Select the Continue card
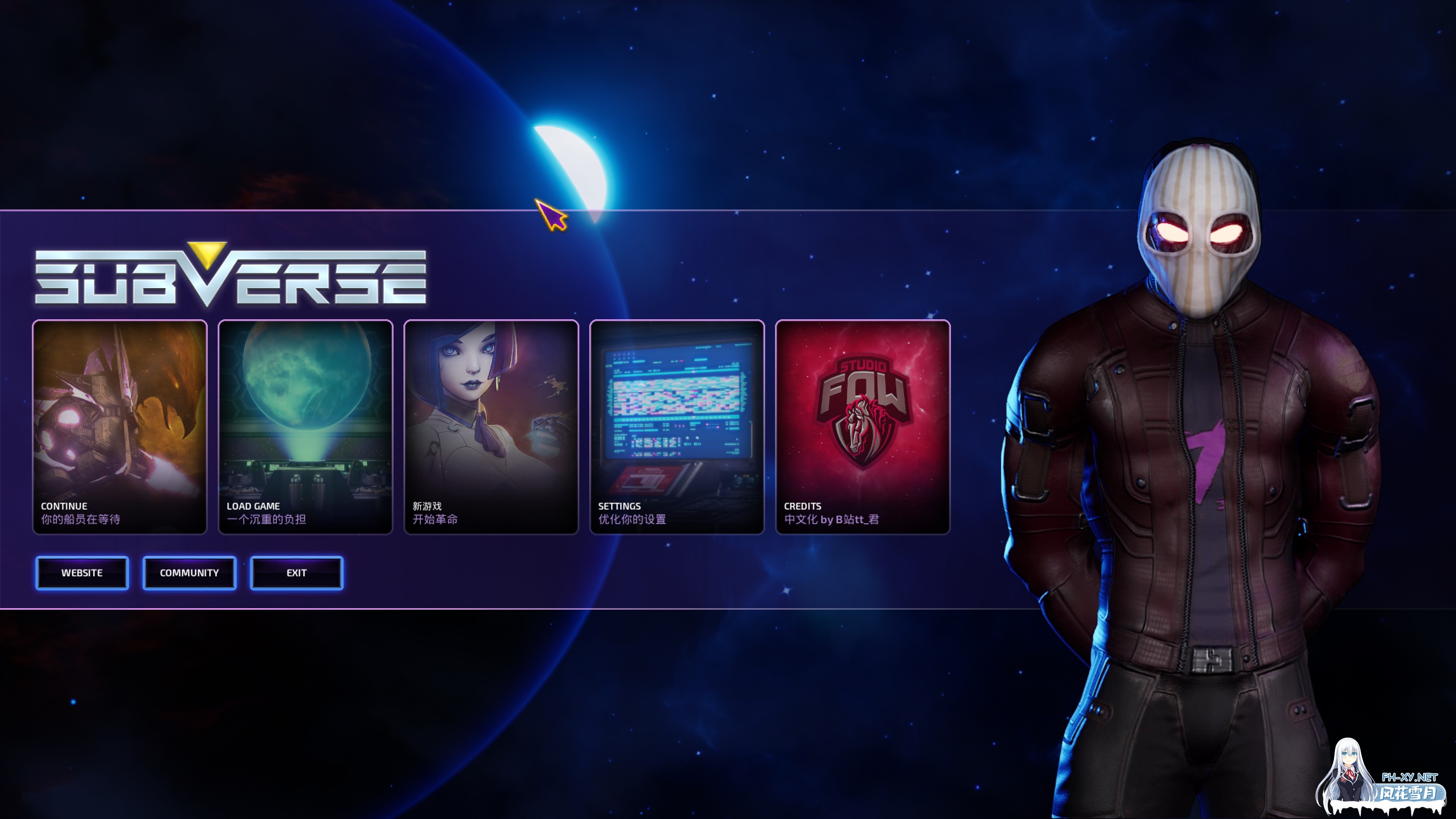 pyautogui.click(x=120, y=427)
